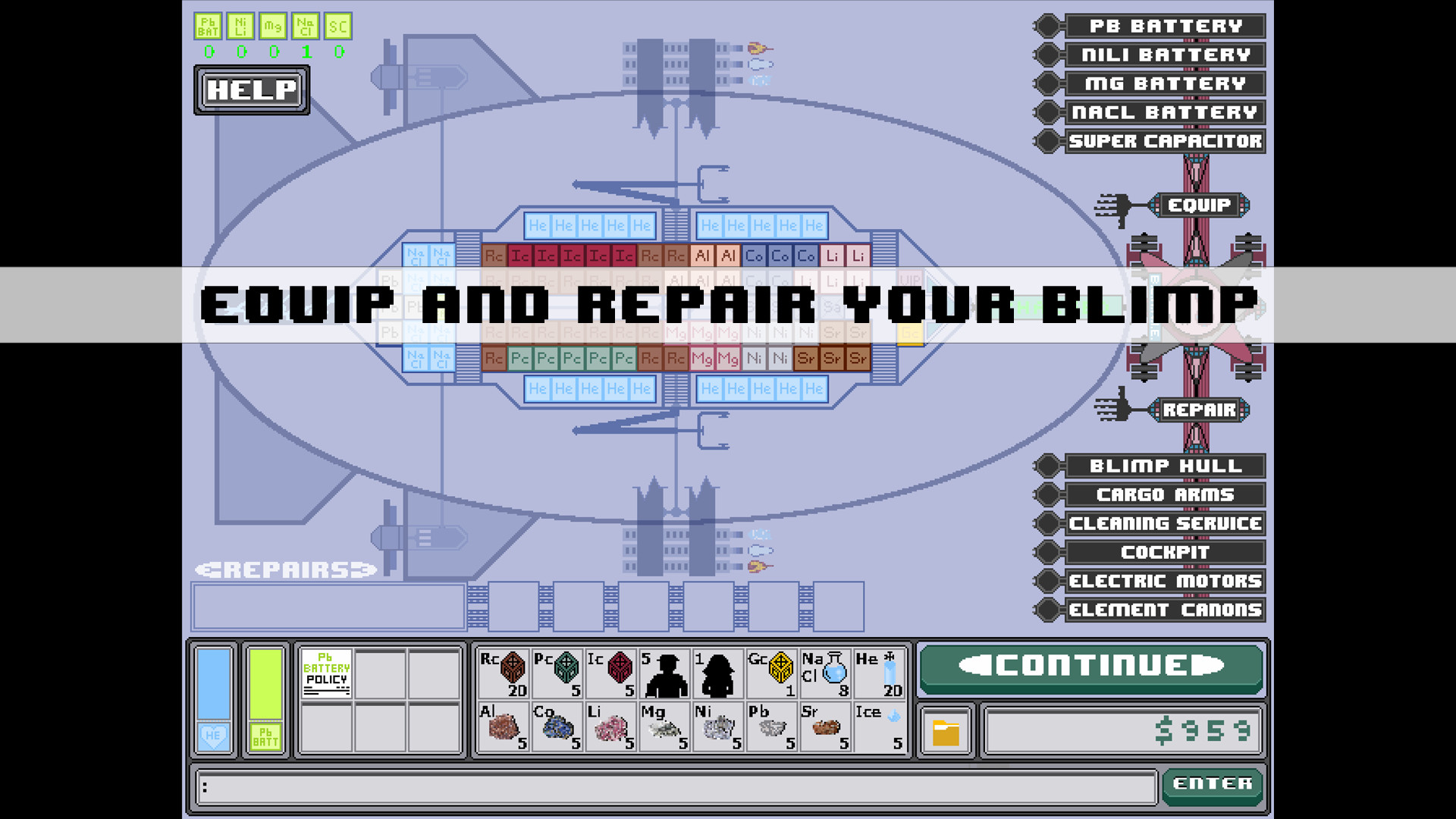Select the BLIMP HULL menu entry

click(x=1166, y=466)
